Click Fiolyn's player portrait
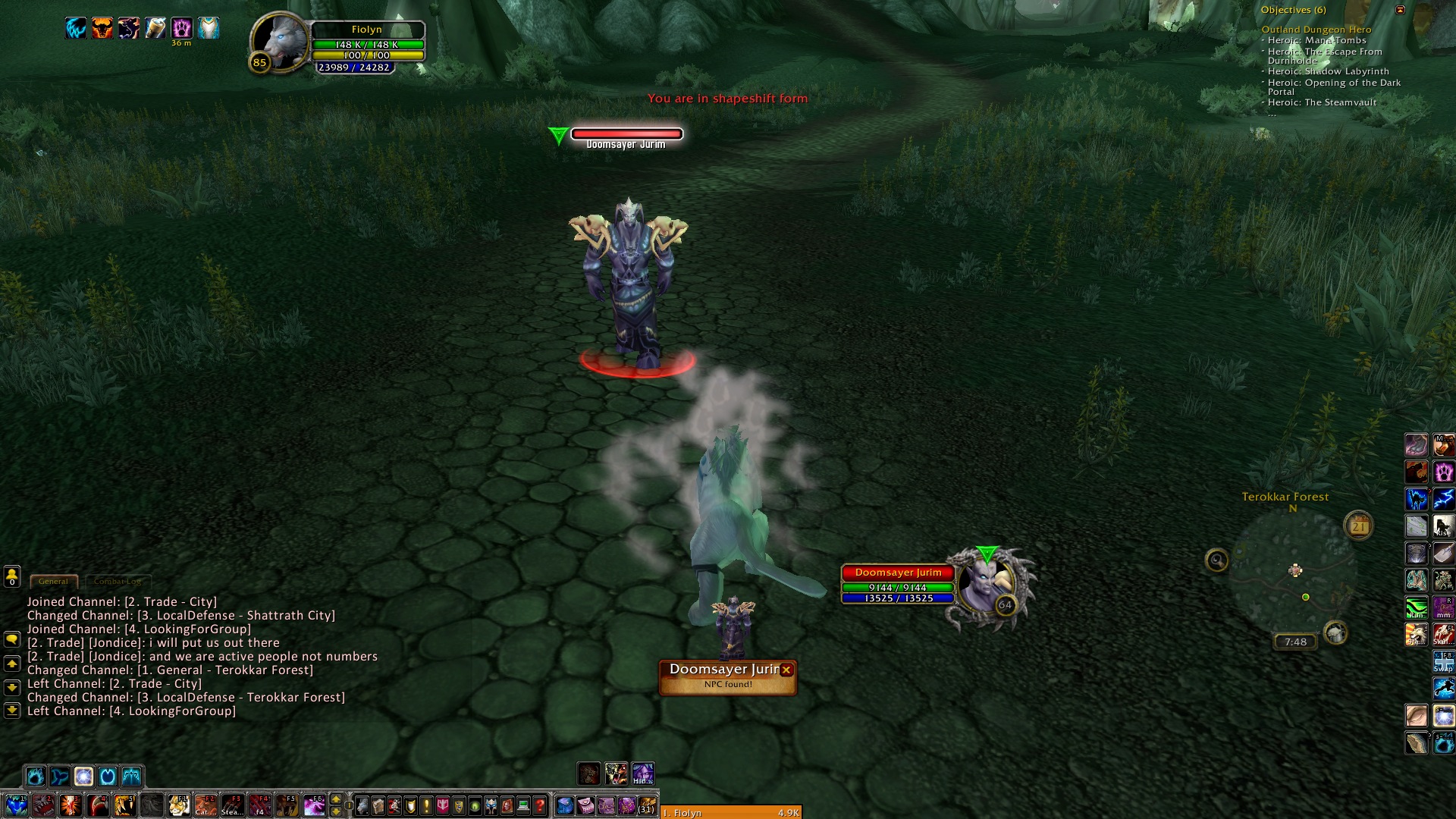 click(x=280, y=42)
